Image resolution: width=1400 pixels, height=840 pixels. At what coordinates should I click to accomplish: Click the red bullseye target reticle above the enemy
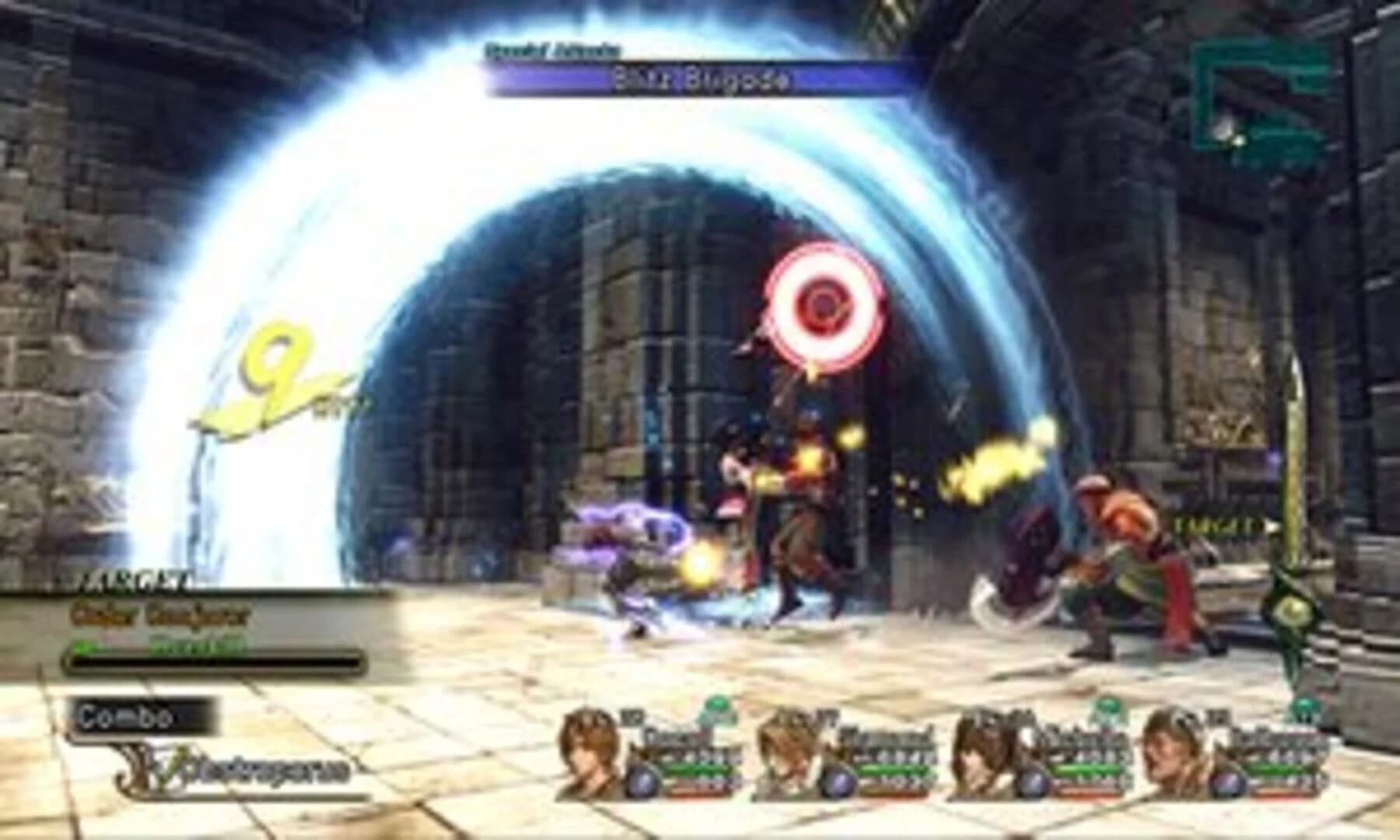click(822, 303)
